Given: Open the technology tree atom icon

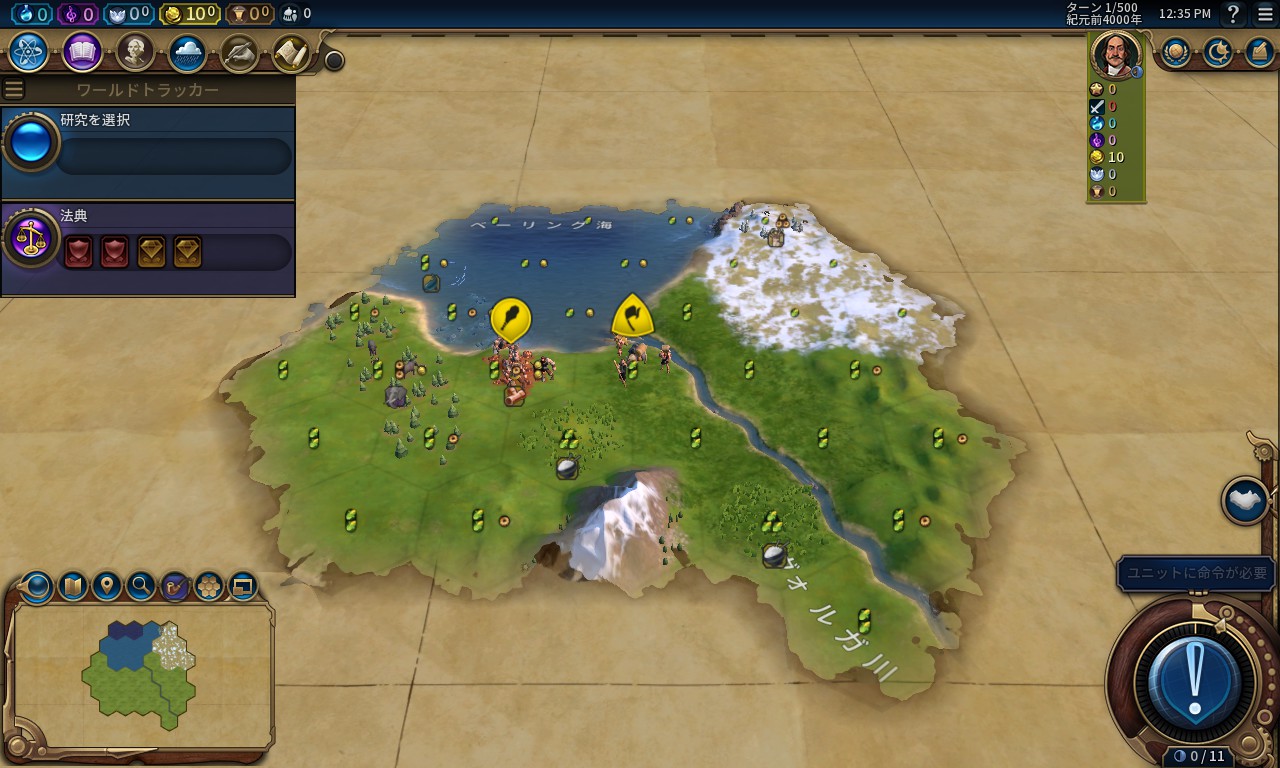Looking at the screenshot, I should pos(28,52).
